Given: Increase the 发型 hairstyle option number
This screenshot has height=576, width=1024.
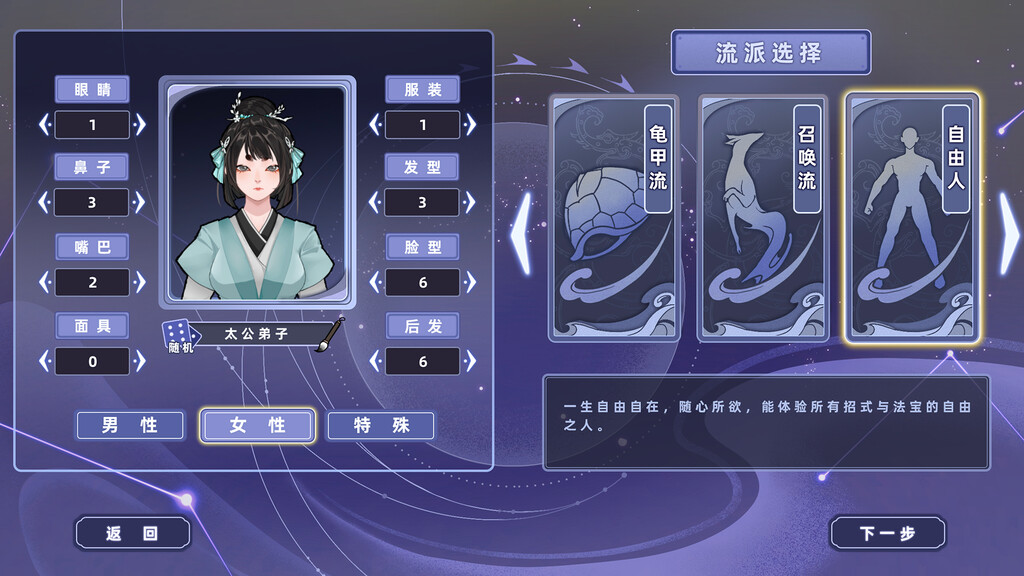Looking at the screenshot, I should pyautogui.click(x=471, y=203).
